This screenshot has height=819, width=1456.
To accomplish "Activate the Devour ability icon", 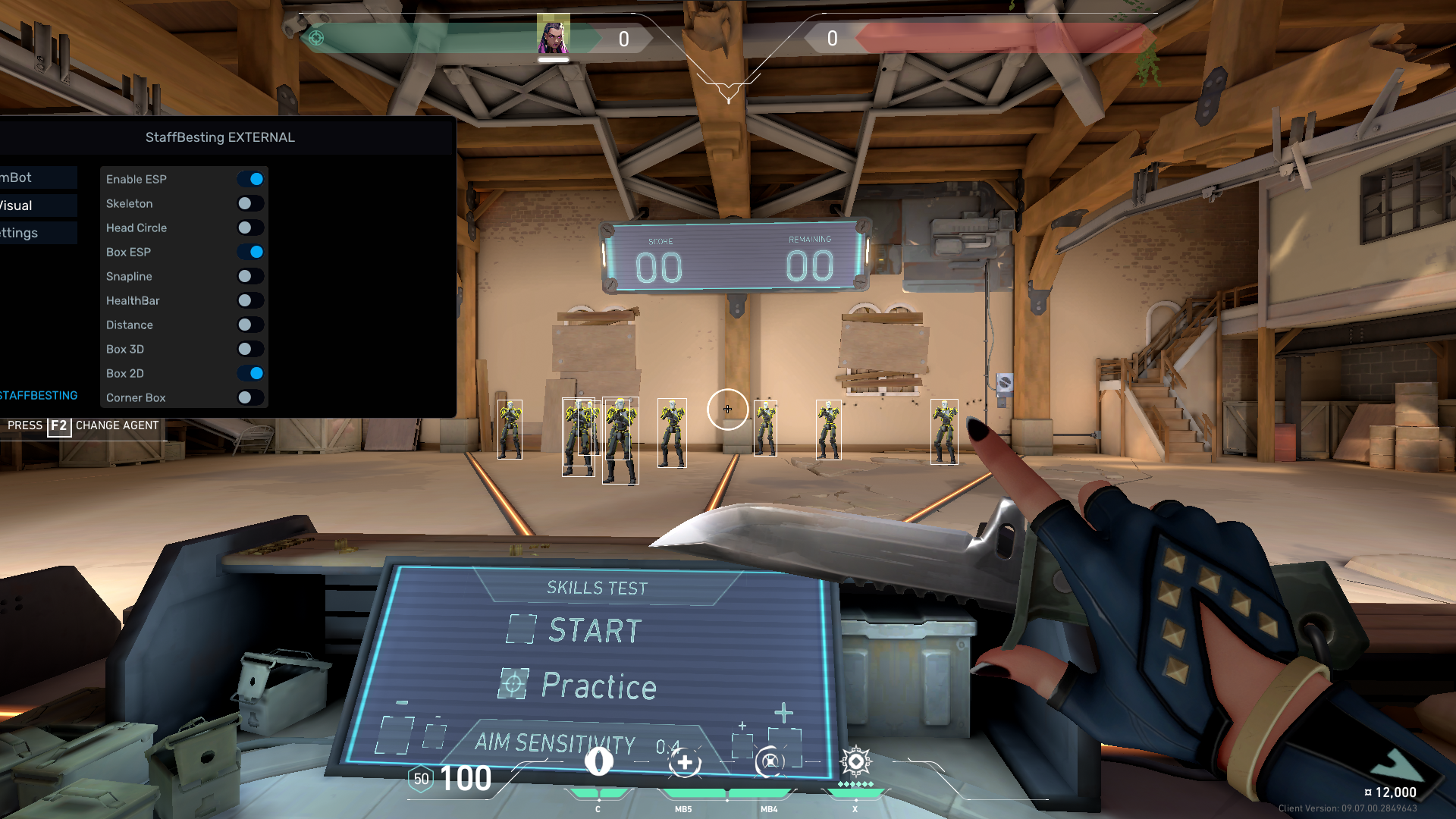I will point(684,762).
